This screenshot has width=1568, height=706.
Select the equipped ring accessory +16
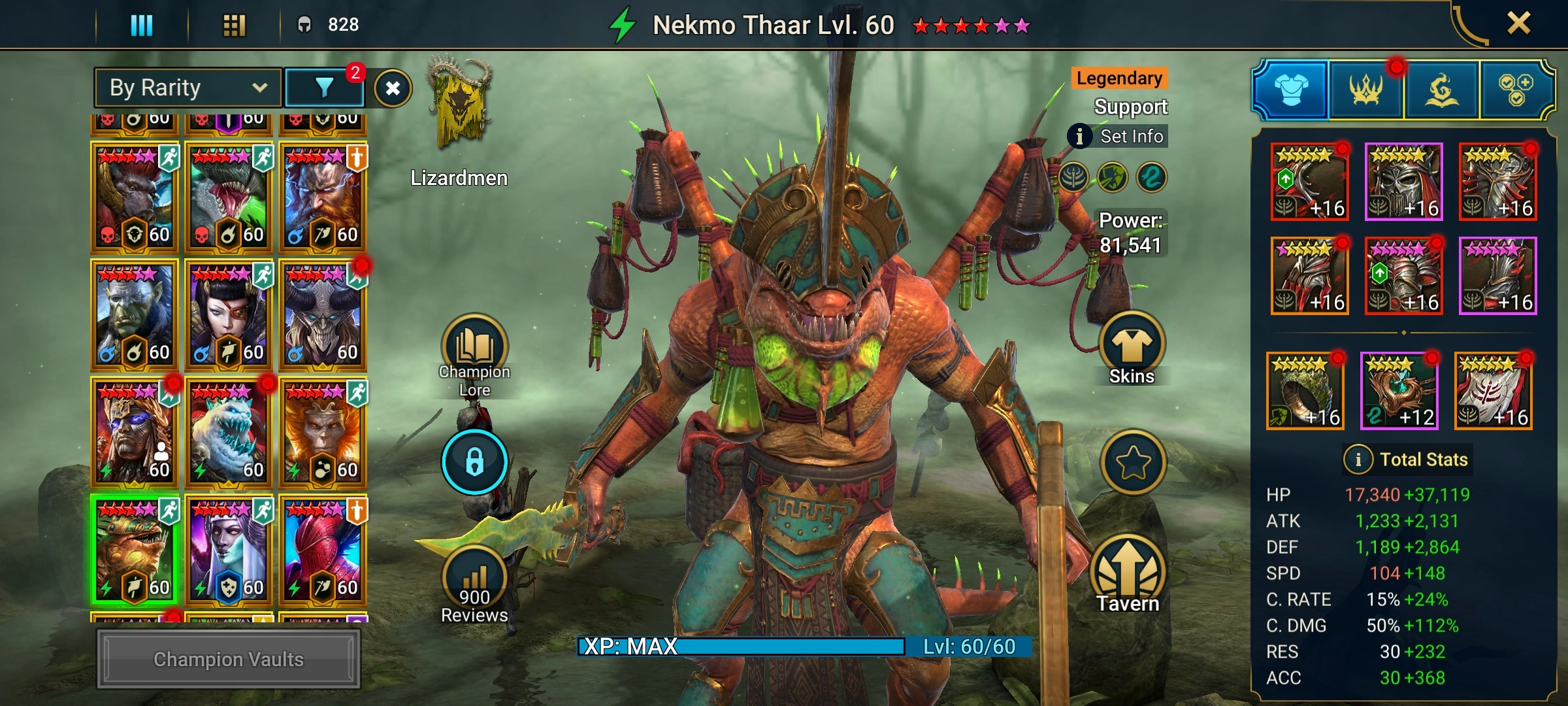pos(1305,391)
